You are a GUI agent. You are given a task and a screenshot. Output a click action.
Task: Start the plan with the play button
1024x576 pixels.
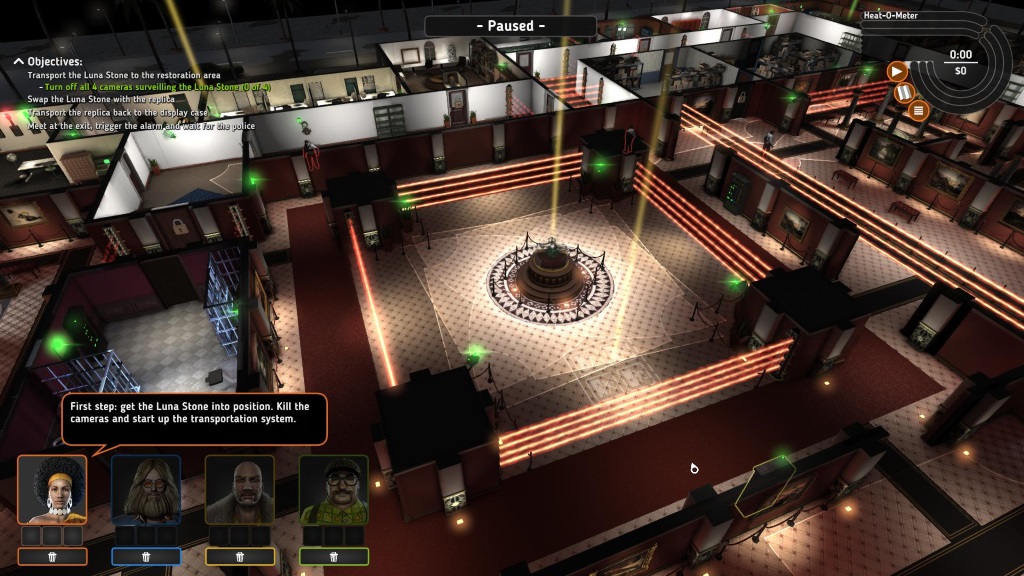(x=897, y=71)
